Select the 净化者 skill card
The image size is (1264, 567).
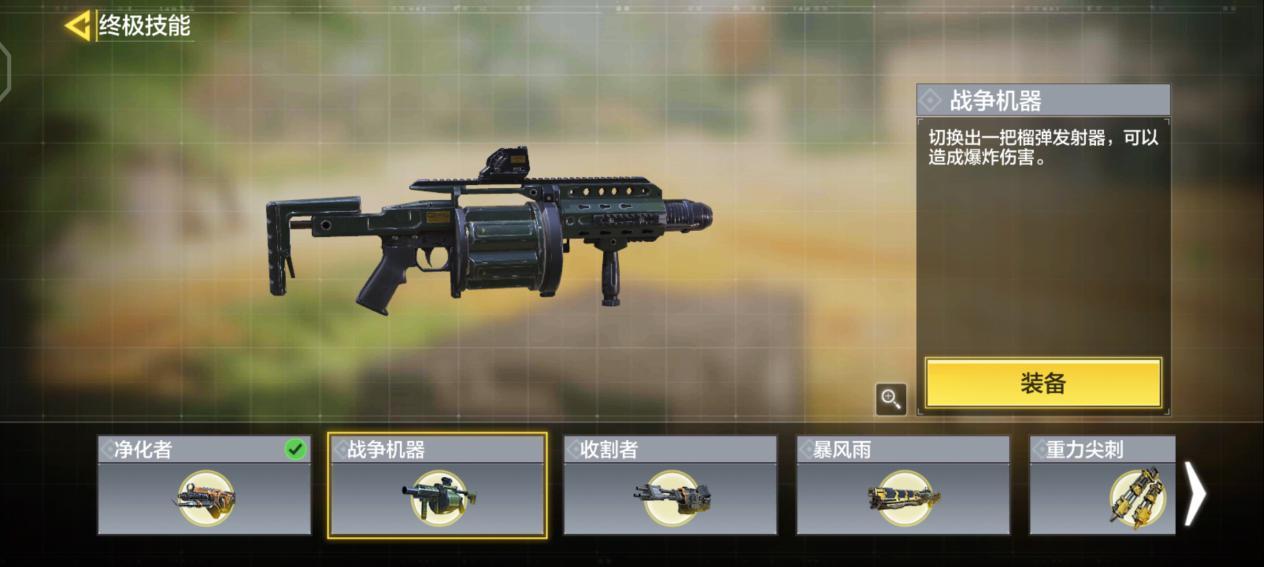coord(204,485)
